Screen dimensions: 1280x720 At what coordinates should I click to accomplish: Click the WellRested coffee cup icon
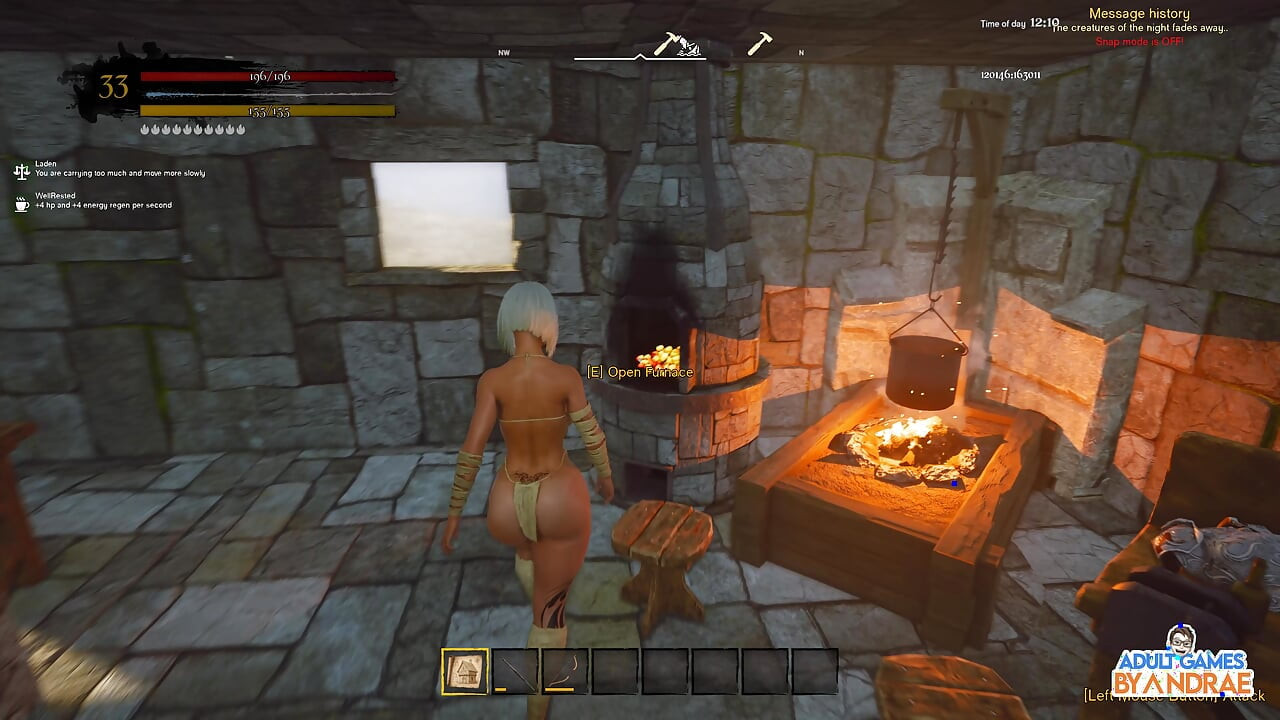21,203
